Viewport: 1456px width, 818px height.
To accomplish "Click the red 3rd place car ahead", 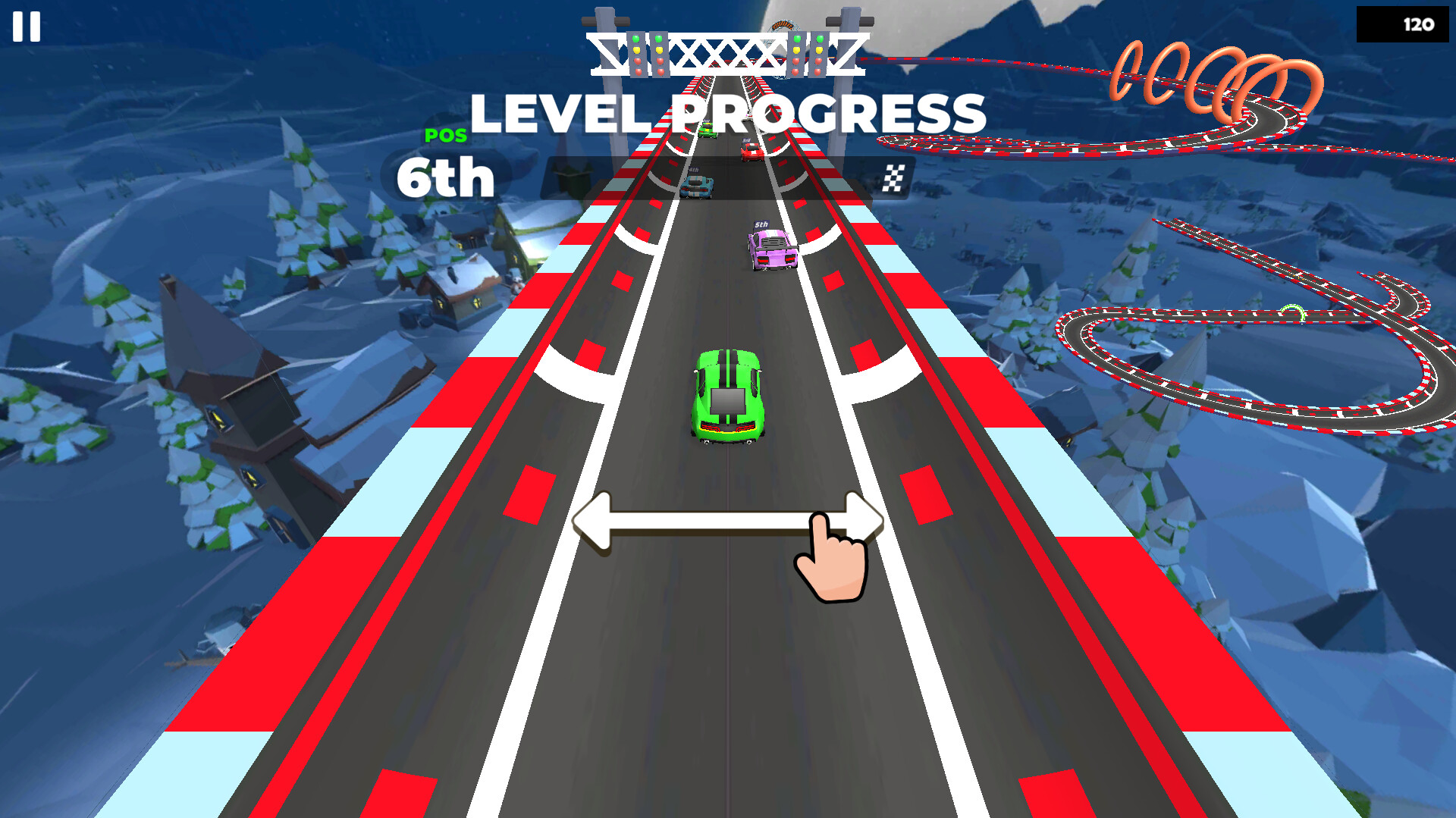I will (x=751, y=152).
